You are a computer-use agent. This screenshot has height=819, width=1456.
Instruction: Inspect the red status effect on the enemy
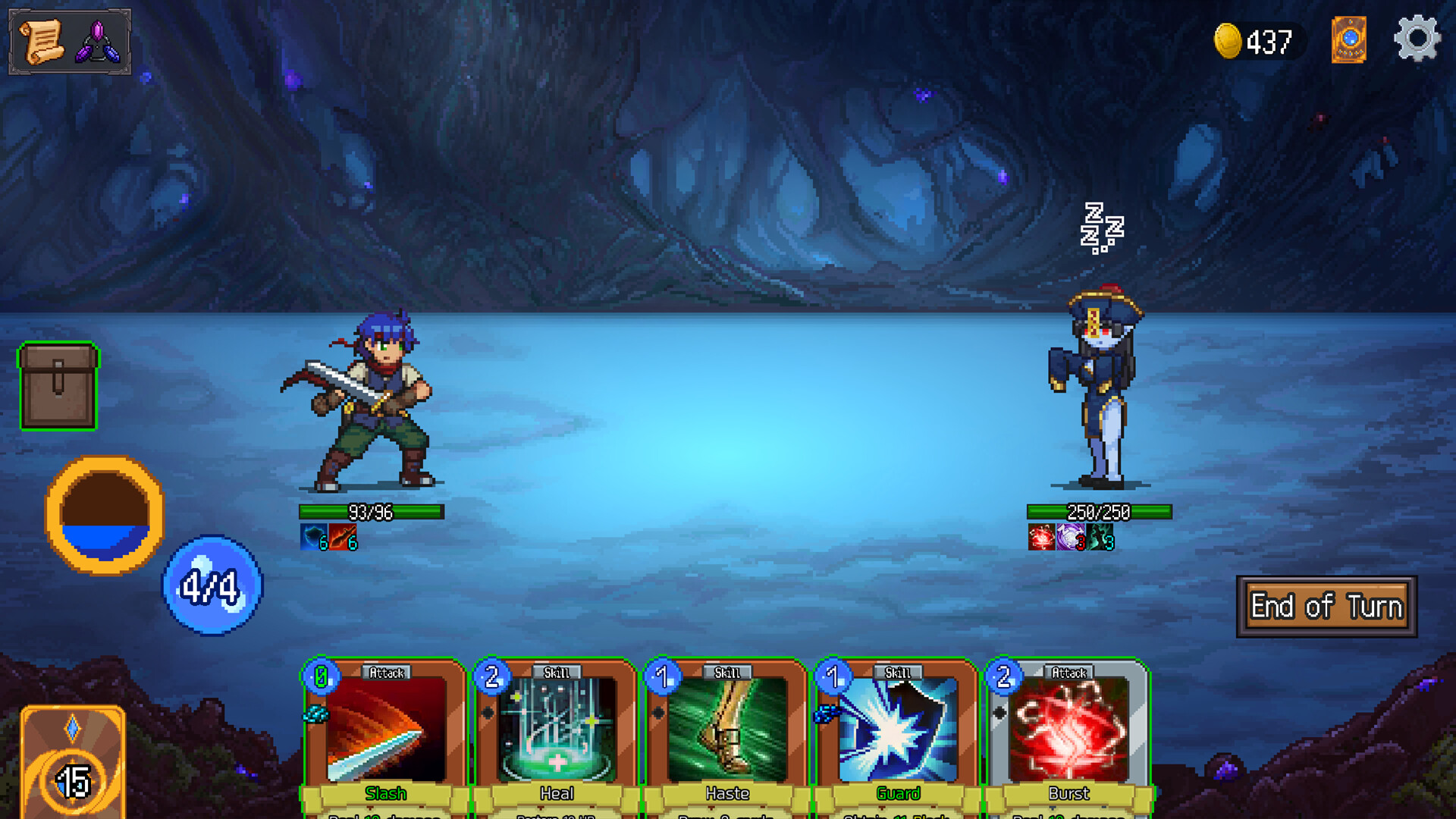point(1040,537)
